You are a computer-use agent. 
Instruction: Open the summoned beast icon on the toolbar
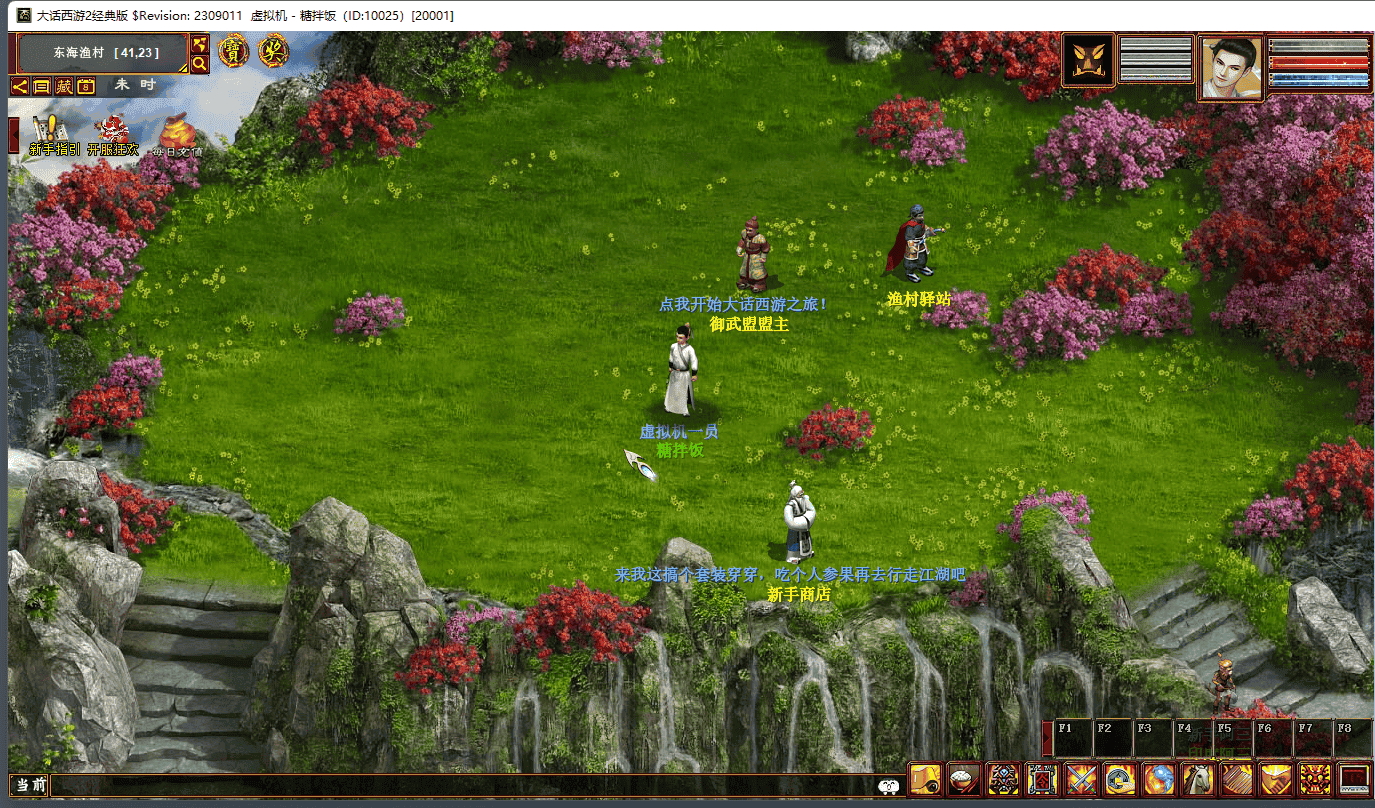[1004, 778]
